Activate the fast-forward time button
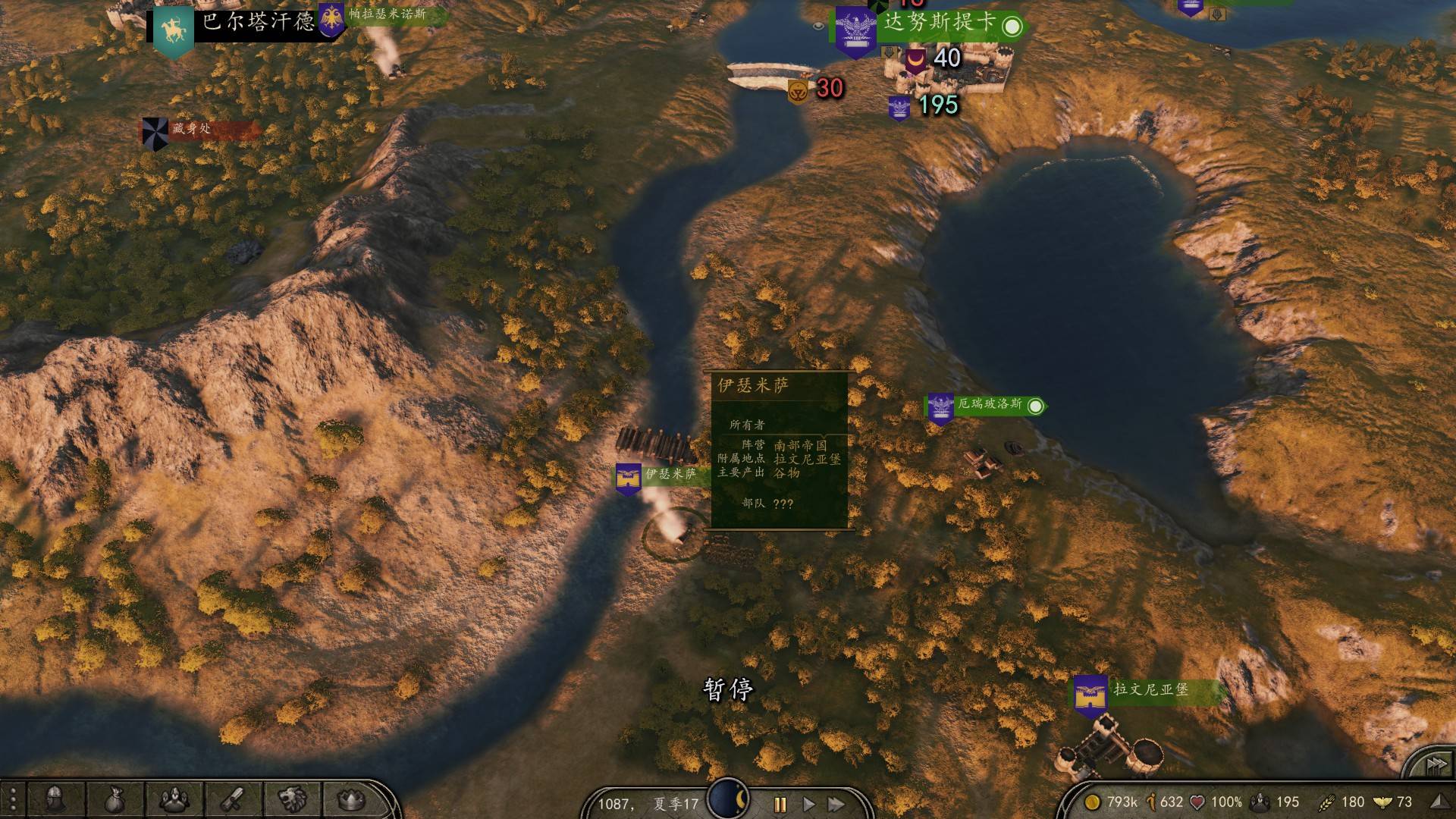The width and height of the screenshot is (1456, 819). [x=836, y=804]
